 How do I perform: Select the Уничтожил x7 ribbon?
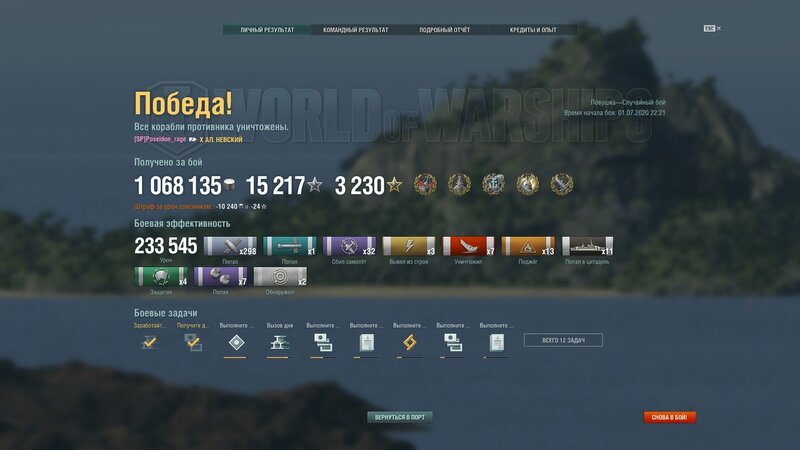click(468, 246)
